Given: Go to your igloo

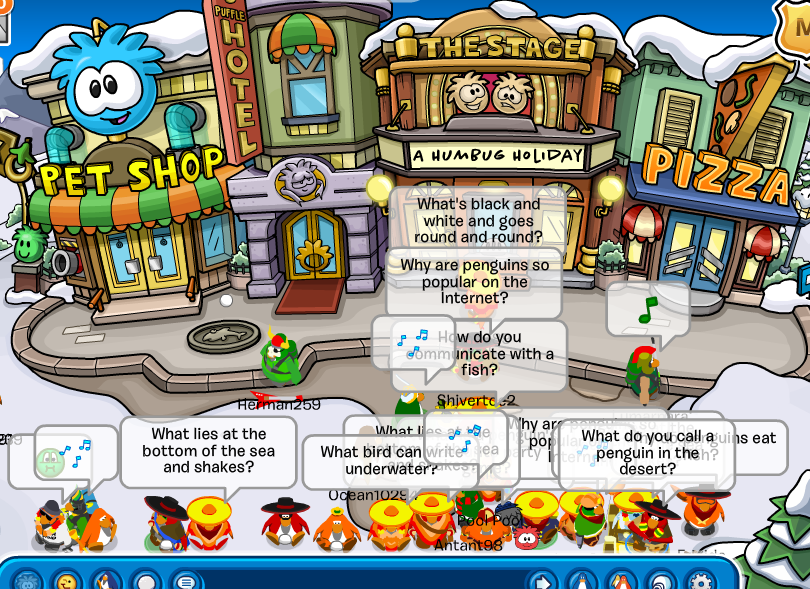Looking at the screenshot, I should pyautogui.click(x=661, y=582).
